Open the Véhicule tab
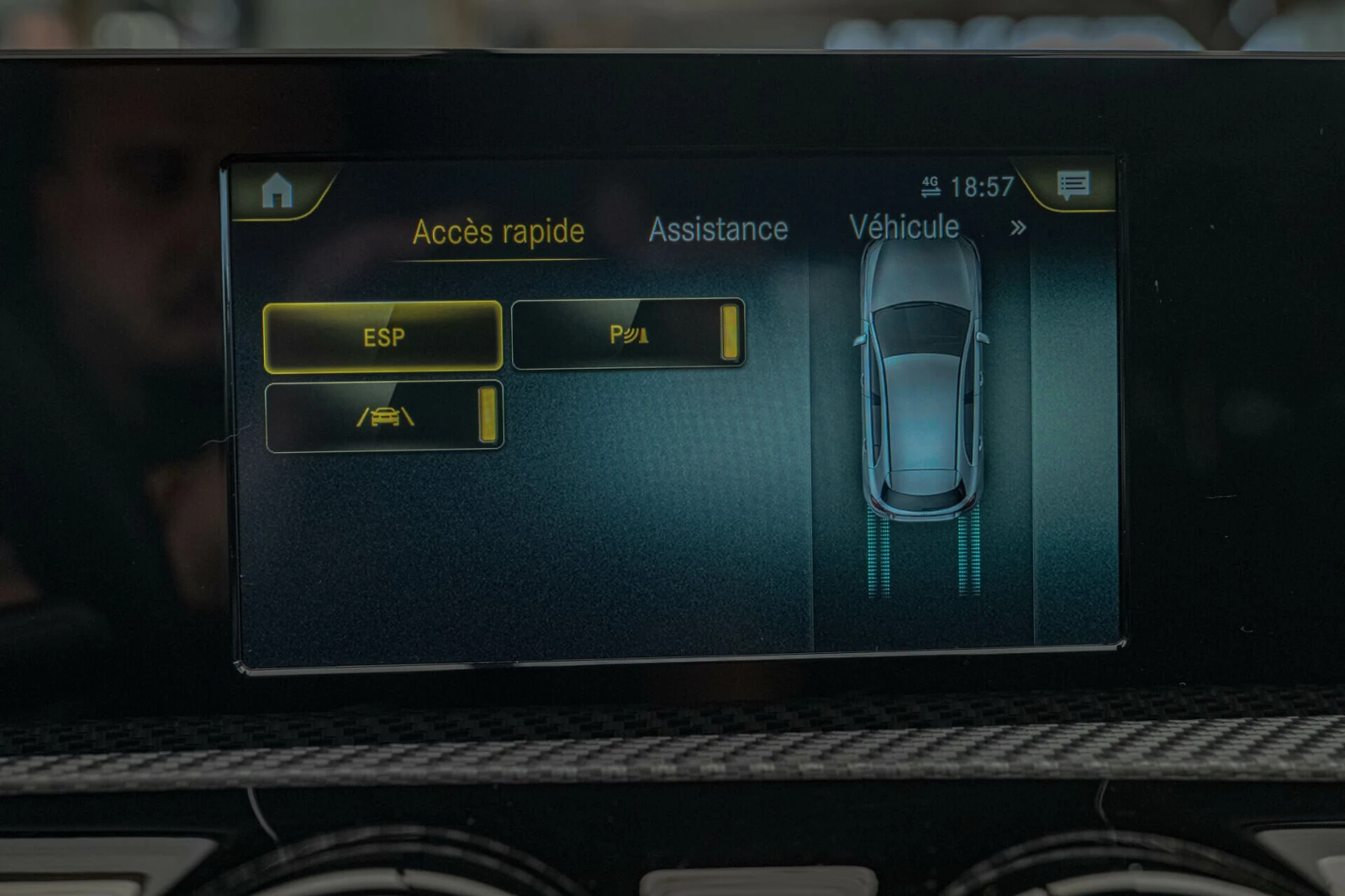Viewport: 1345px width, 896px height. pos(904,227)
